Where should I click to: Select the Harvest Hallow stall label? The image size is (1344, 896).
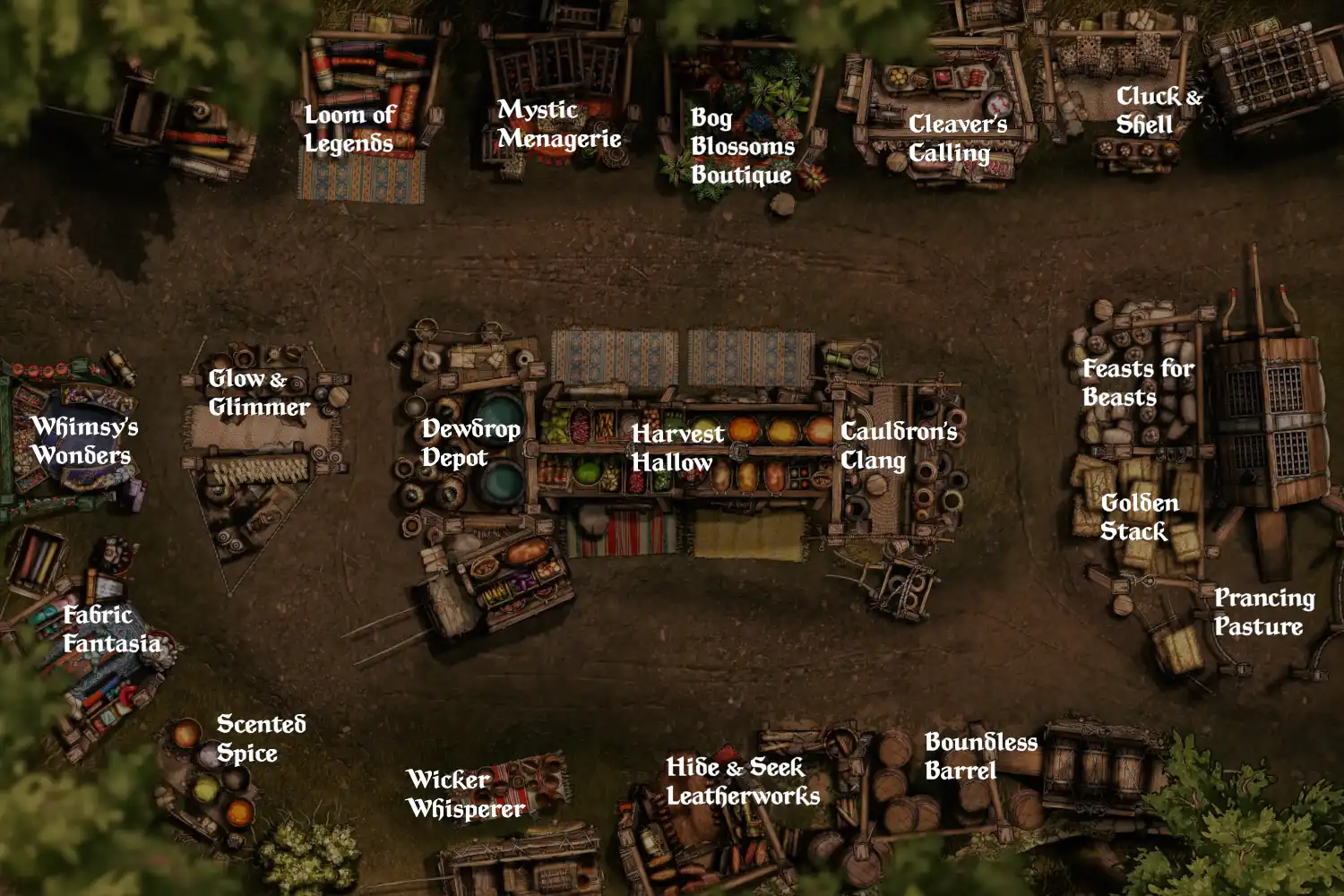676,447
